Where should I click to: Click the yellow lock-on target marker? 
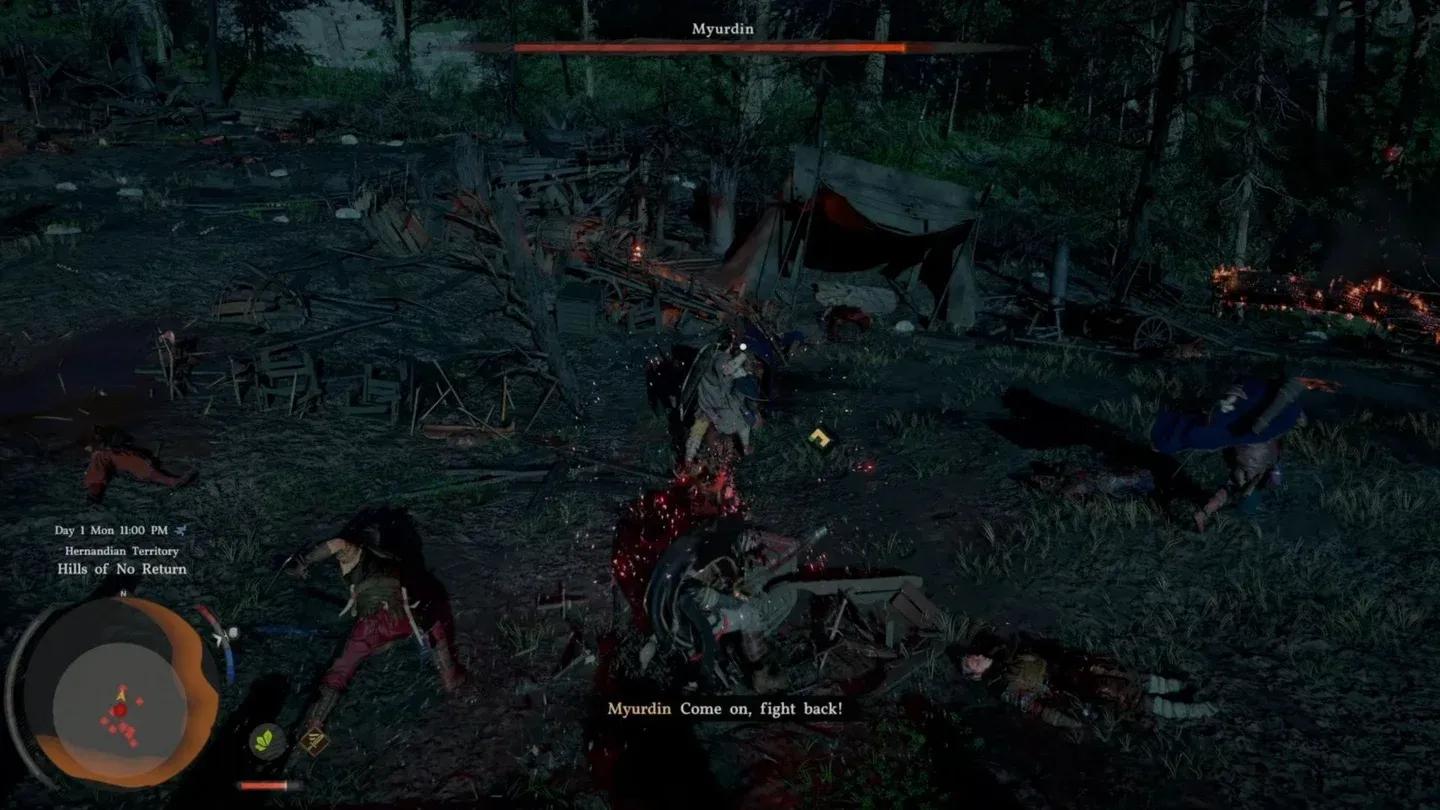pyautogui.click(x=821, y=438)
